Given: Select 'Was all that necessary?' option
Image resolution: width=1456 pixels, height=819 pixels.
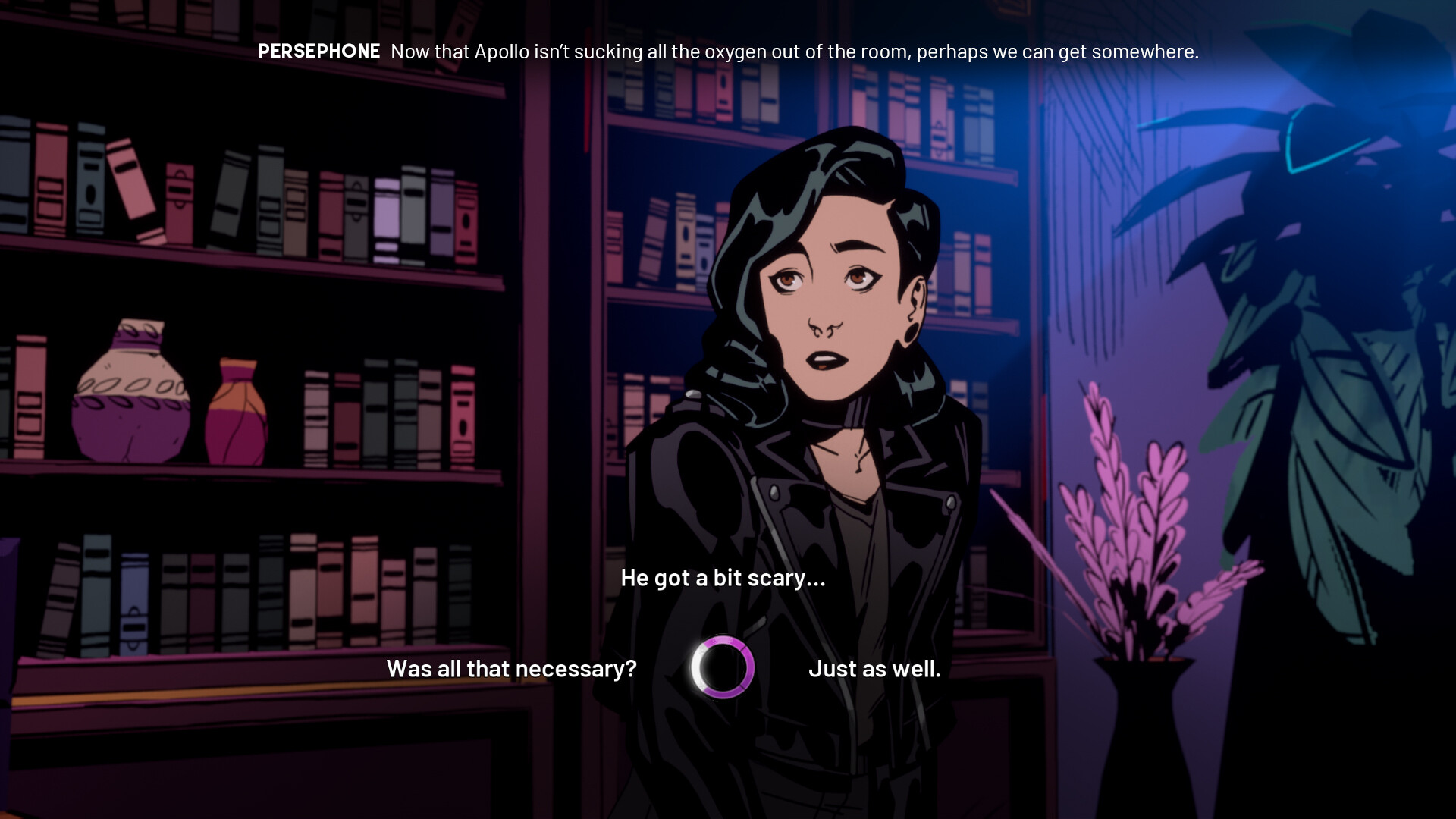Looking at the screenshot, I should click(510, 669).
